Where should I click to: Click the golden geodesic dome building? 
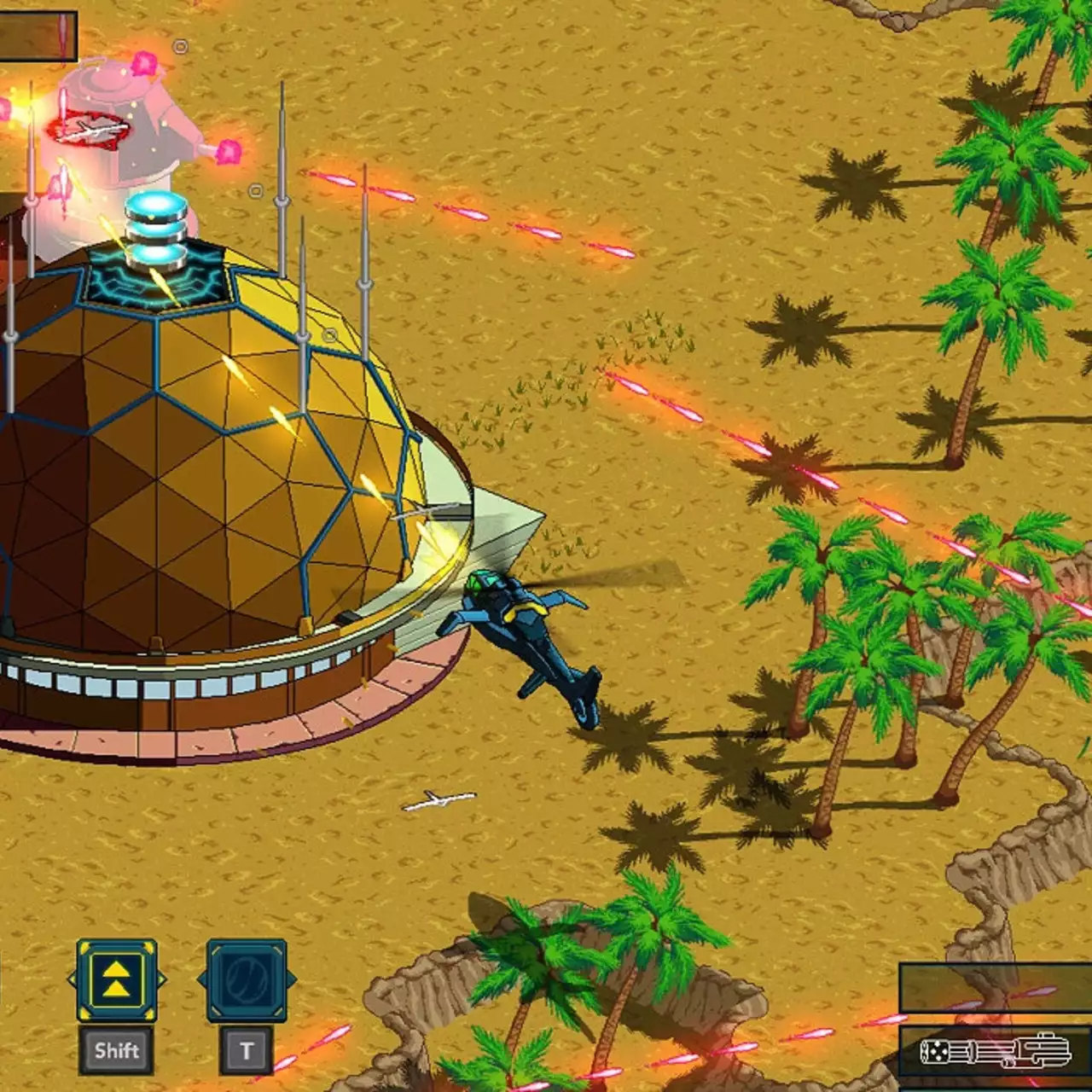click(x=196, y=478)
